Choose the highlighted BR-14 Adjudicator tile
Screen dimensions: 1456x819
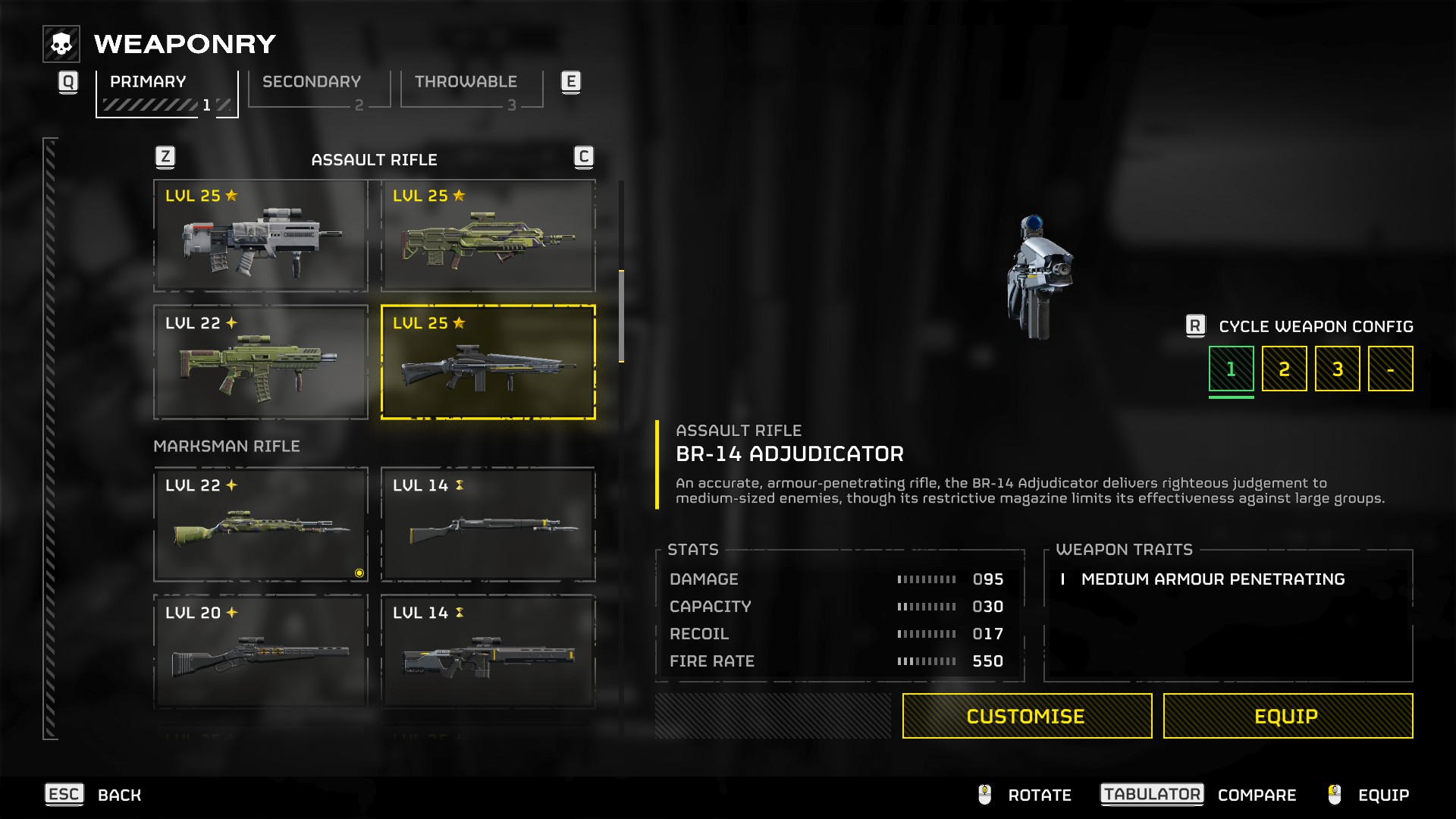point(488,362)
